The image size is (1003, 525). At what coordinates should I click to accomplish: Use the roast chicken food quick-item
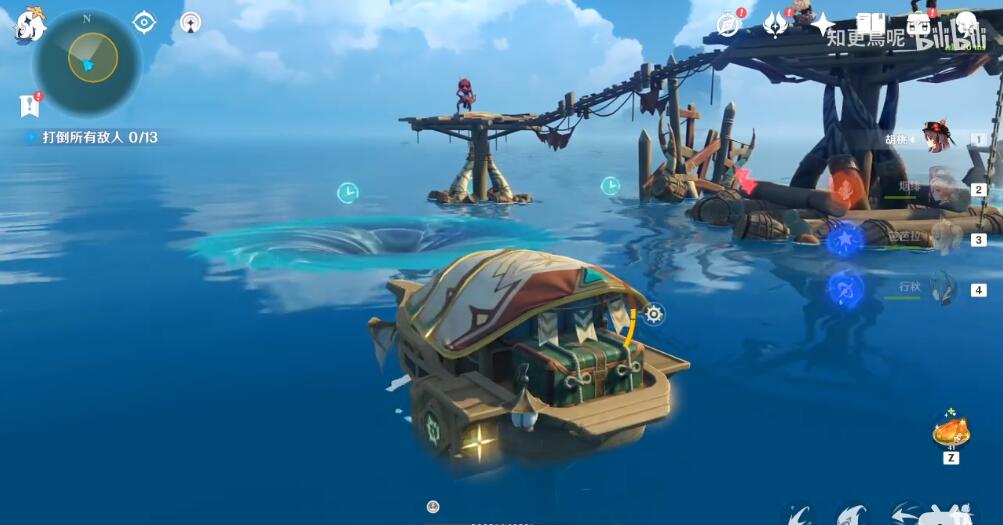tap(950, 432)
